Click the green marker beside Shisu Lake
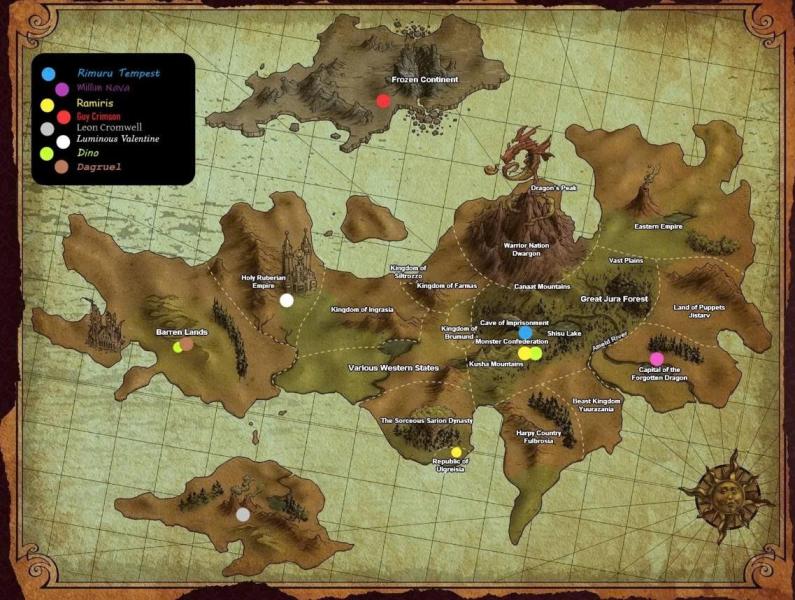This screenshot has height=600, width=795. tap(536, 353)
